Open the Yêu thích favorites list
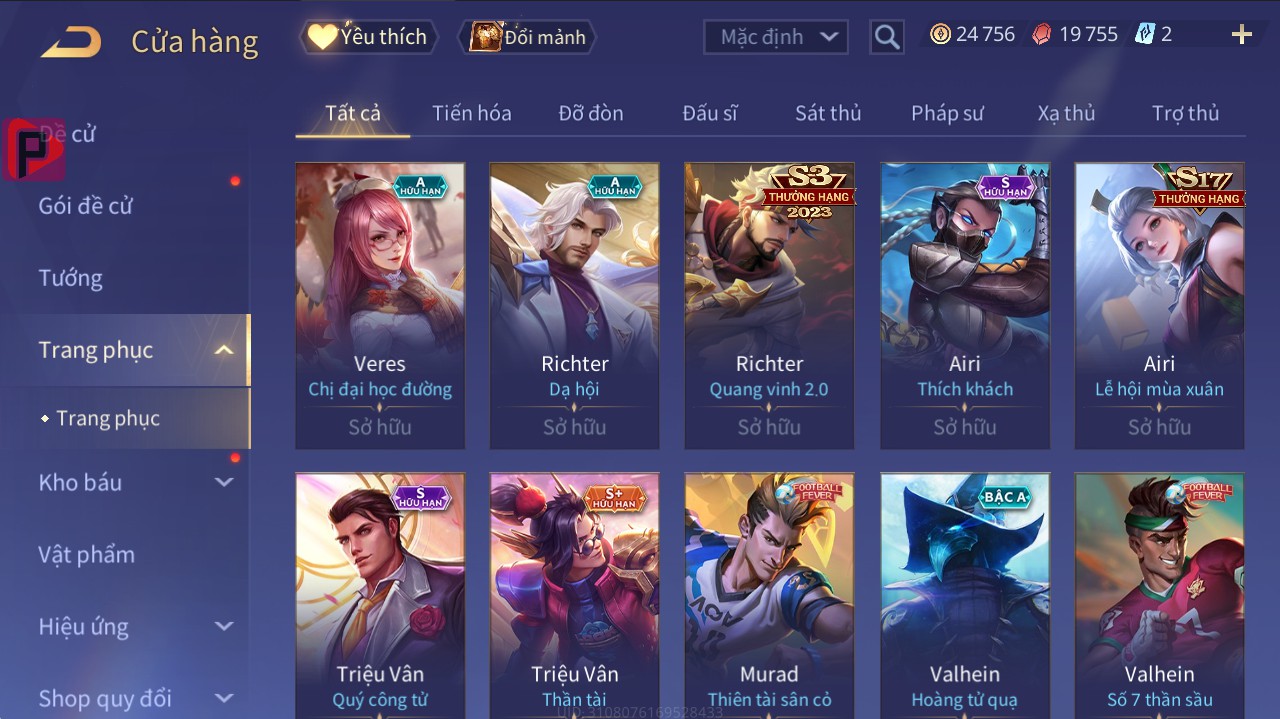The image size is (1280, 719). (x=368, y=37)
